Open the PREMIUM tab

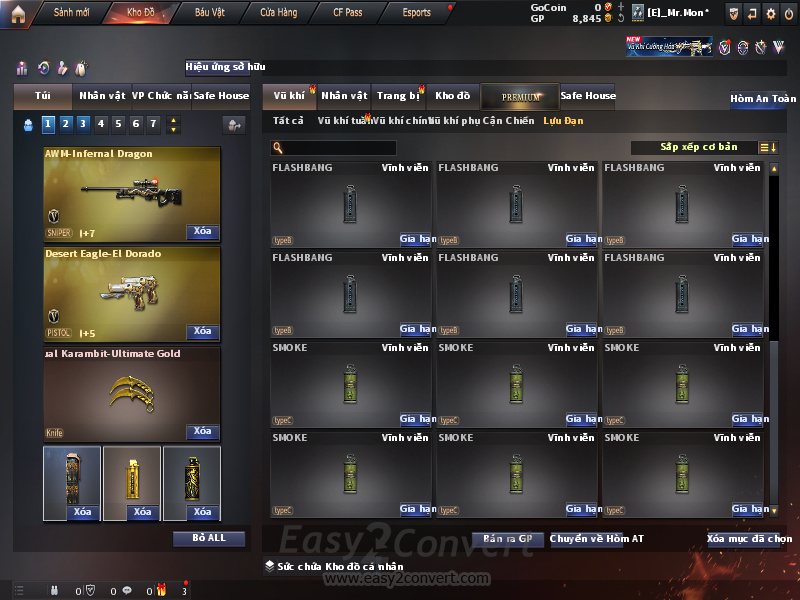pos(520,96)
